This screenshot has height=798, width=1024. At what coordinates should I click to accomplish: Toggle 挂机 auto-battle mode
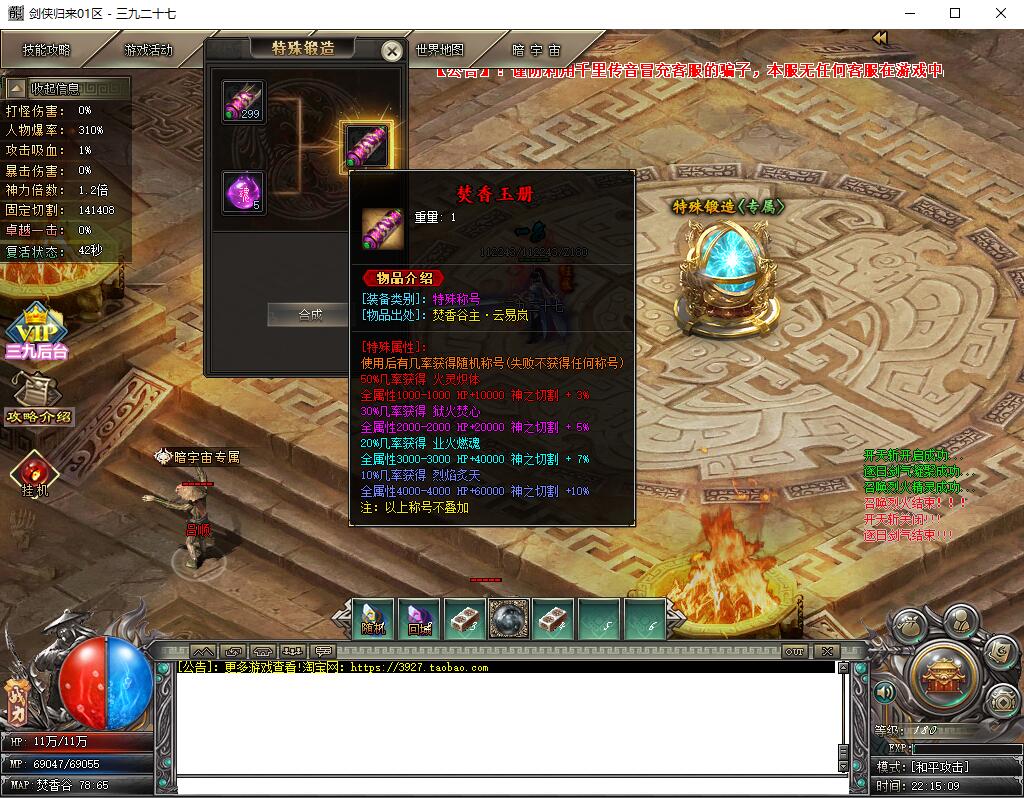coord(35,473)
